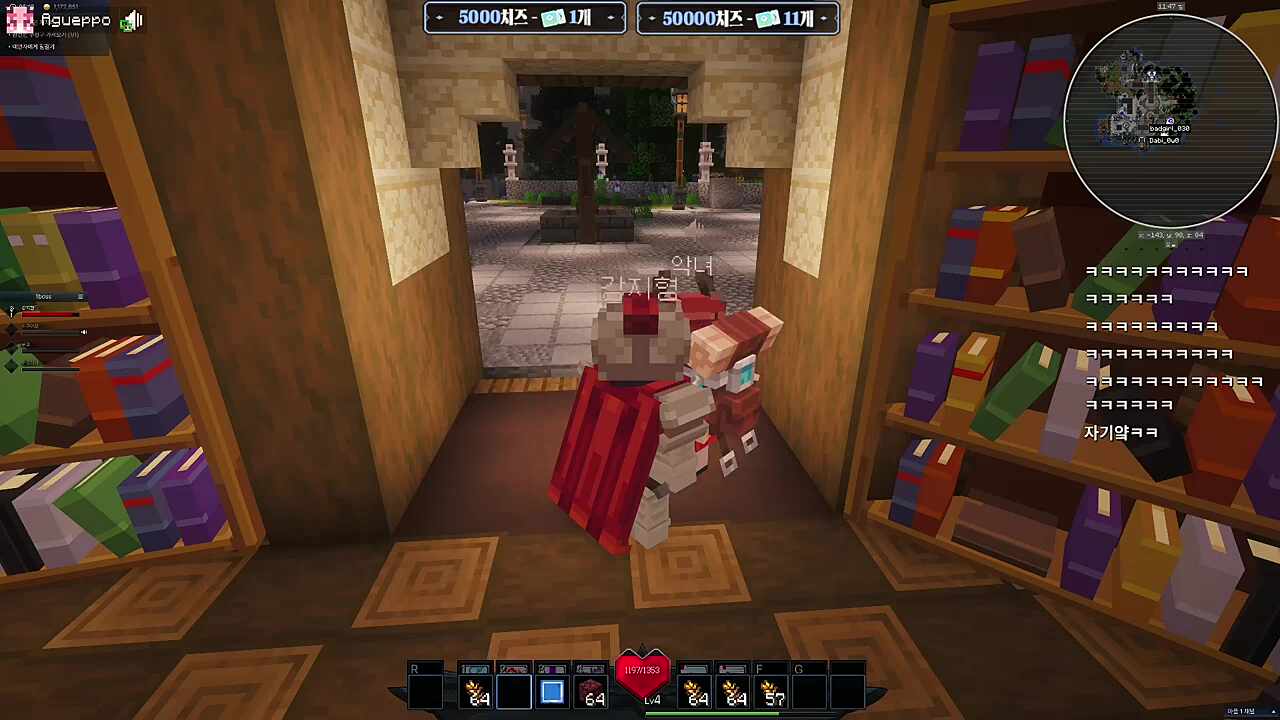This screenshot has height=720, width=1280.
Task: Open the circular minimap
Action: point(1170,121)
